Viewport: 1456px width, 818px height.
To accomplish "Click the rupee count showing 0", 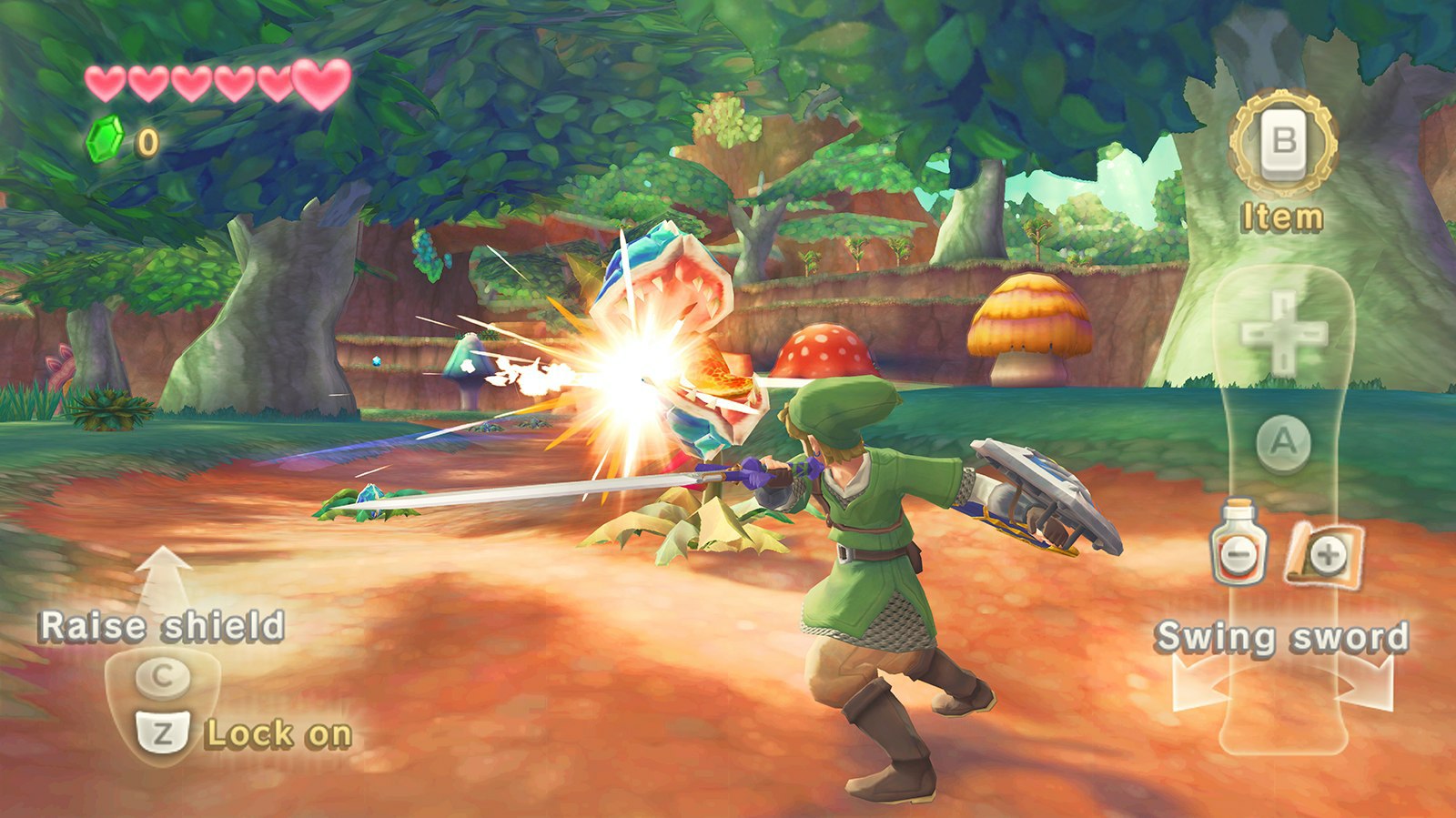I will 147,142.
